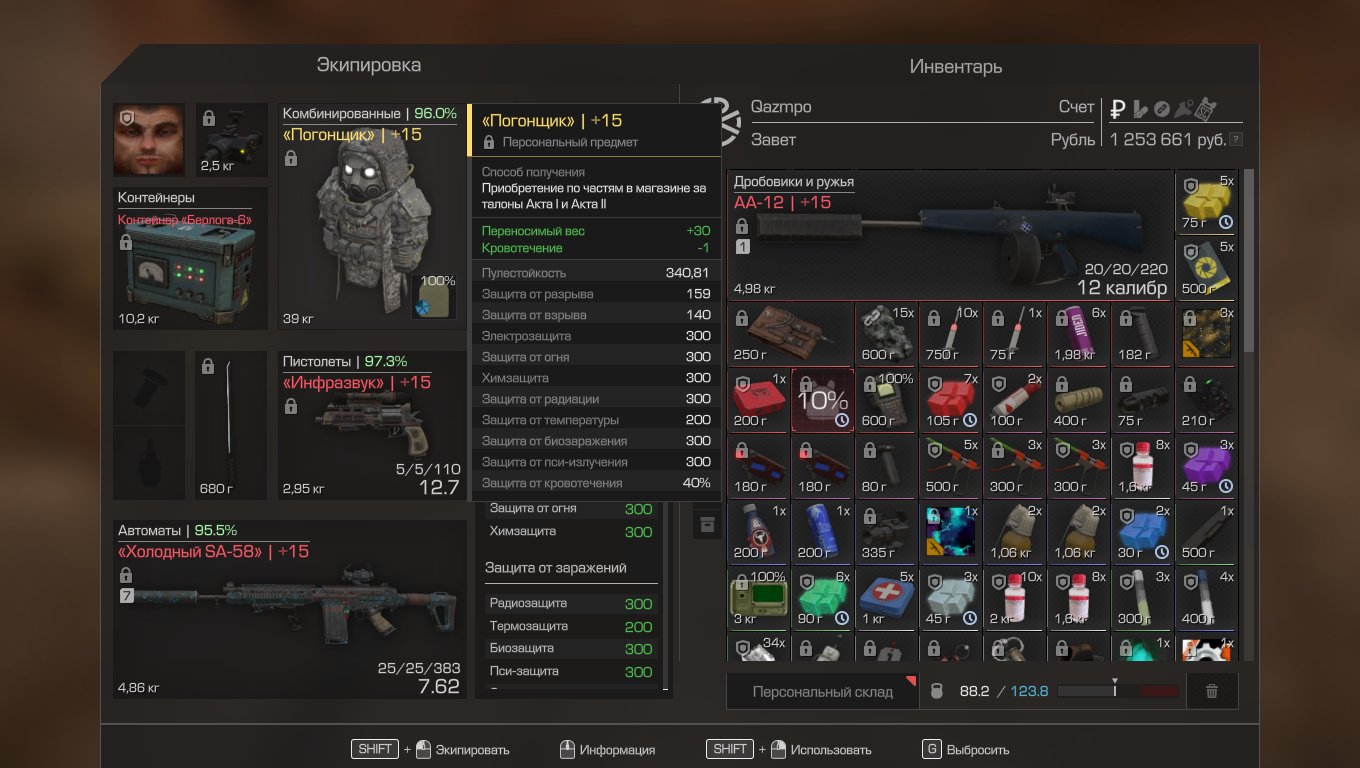
Task: Select the night vision device slot
Action: (x=231, y=139)
